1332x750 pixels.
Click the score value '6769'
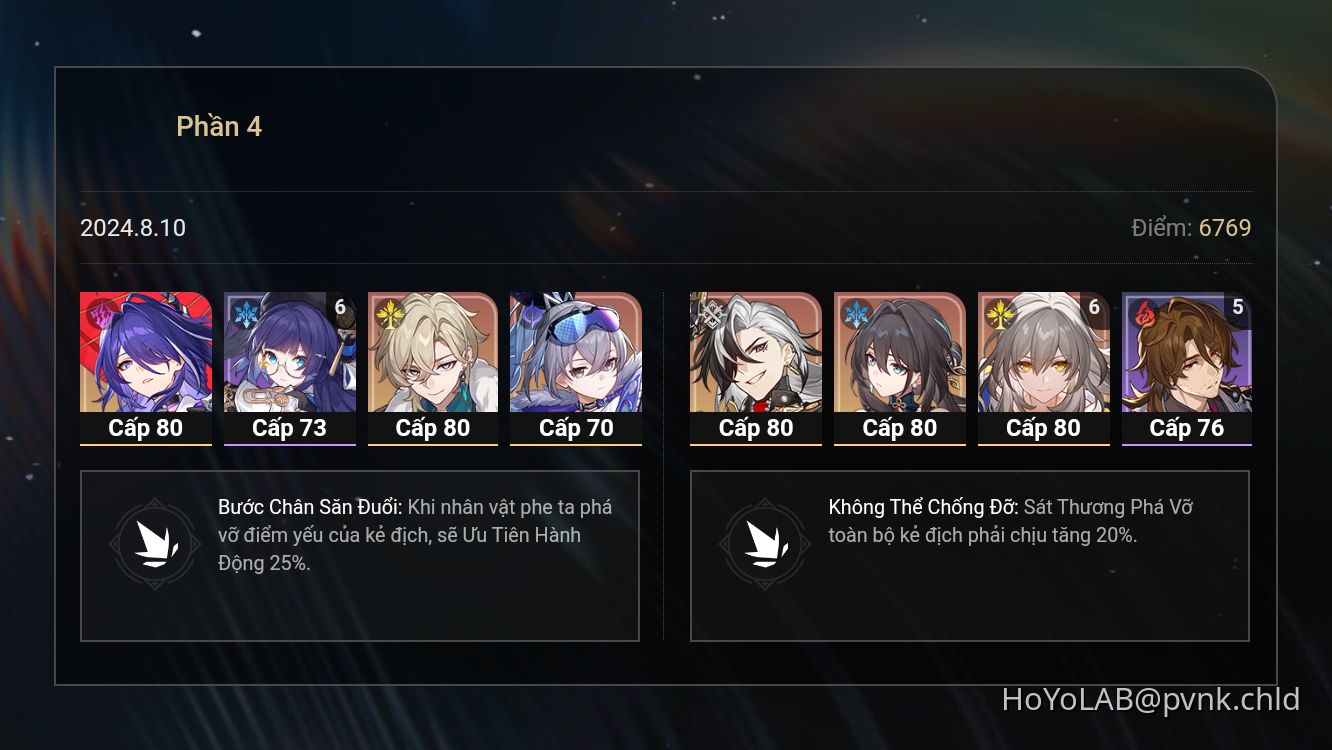pos(1224,228)
